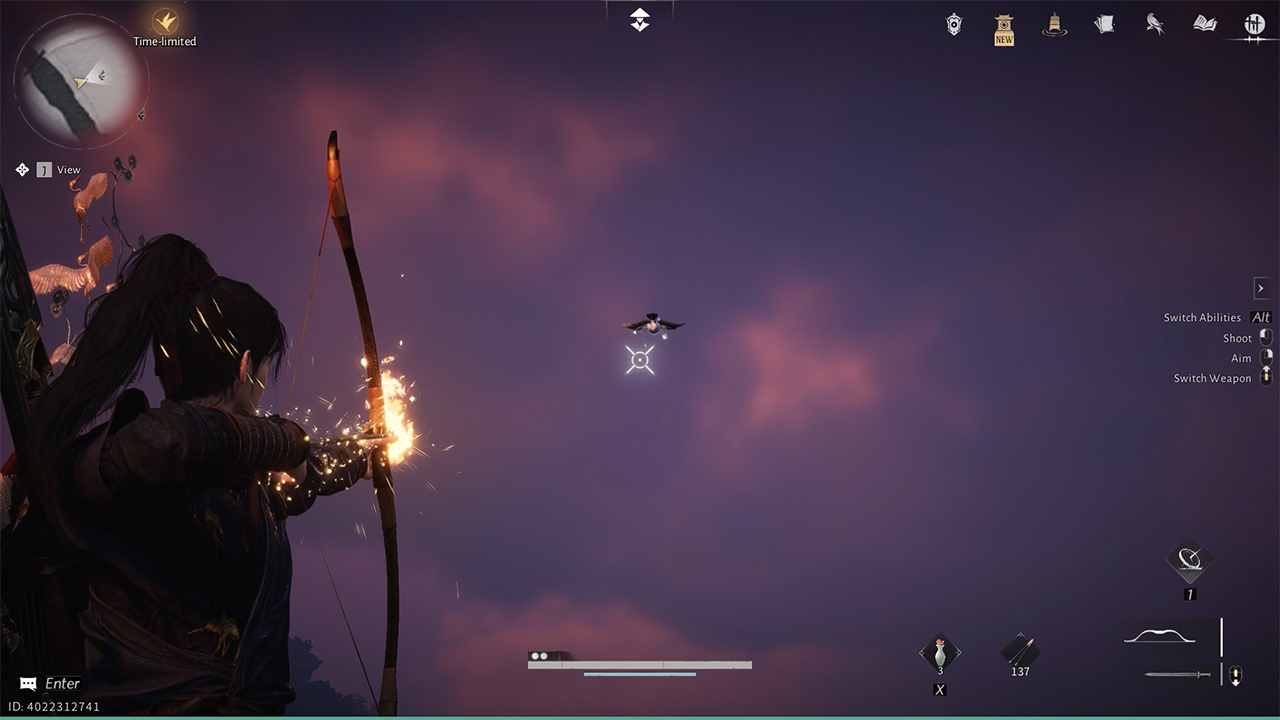Select the fire arrow ammo slot
1280x720 pixels.
coord(1020,652)
